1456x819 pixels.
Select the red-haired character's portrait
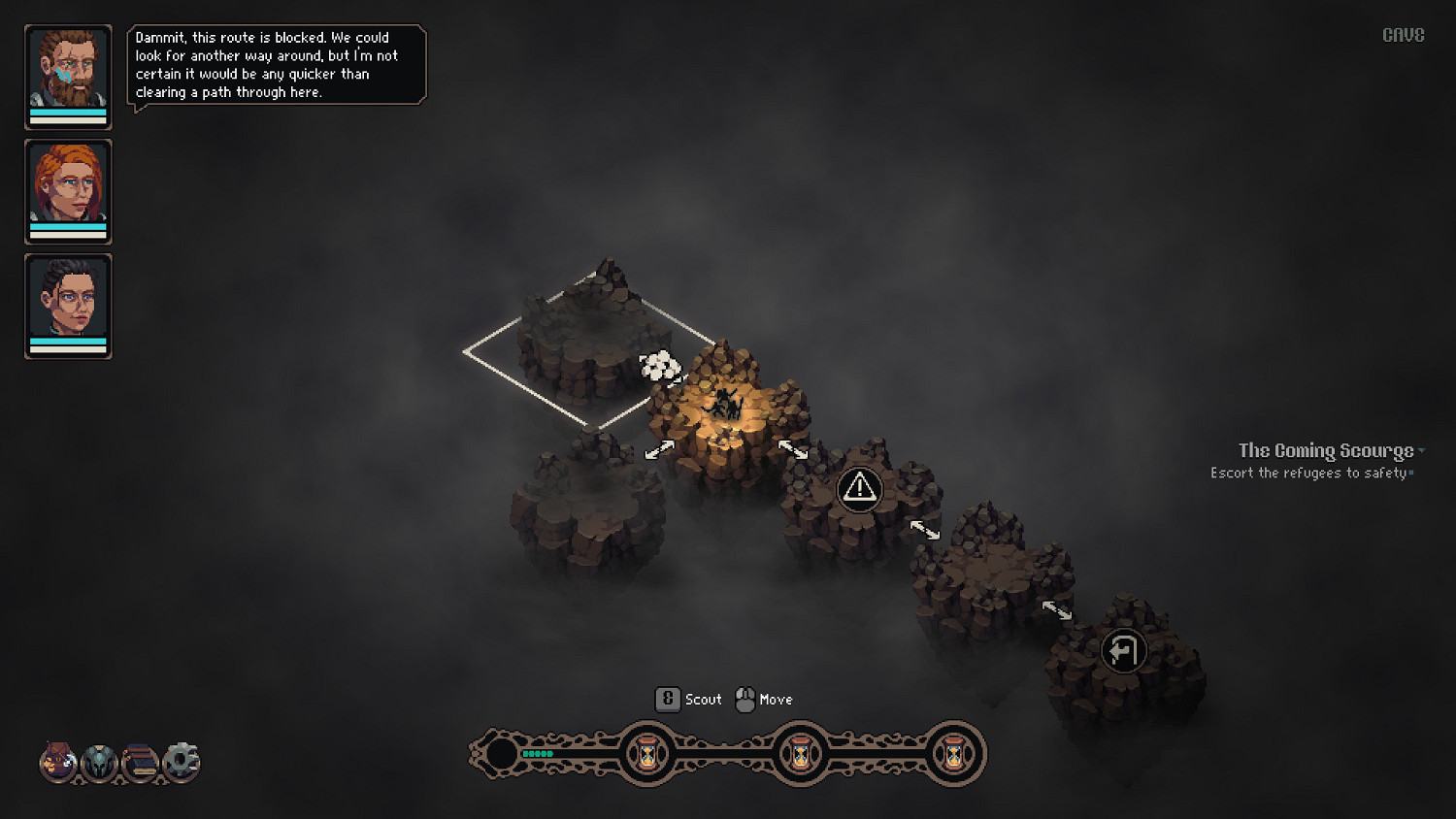tap(68, 191)
